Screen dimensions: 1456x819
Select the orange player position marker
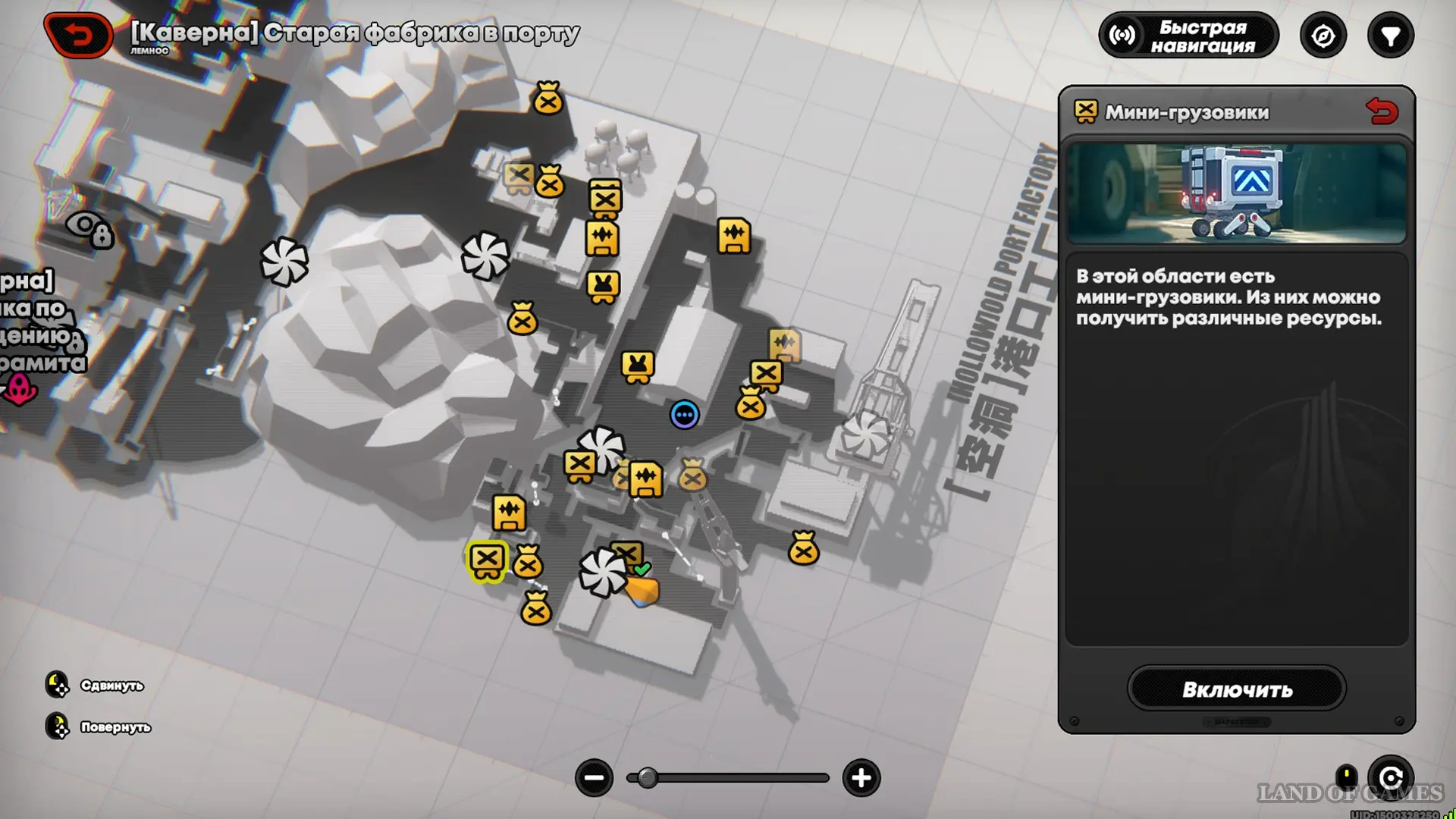(642, 591)
